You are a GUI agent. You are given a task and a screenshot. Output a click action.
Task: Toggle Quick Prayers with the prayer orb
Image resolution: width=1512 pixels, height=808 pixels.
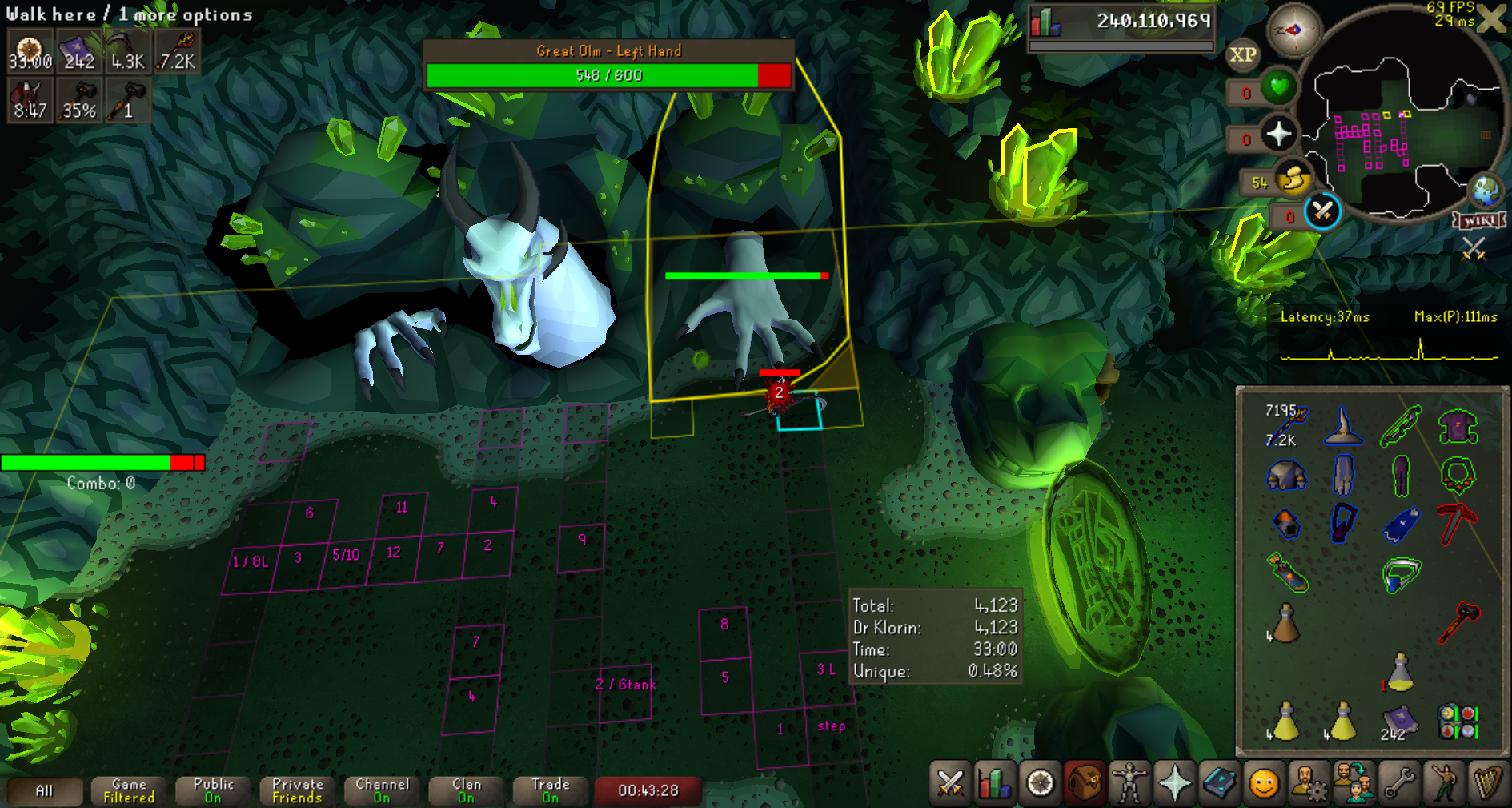1279,134
